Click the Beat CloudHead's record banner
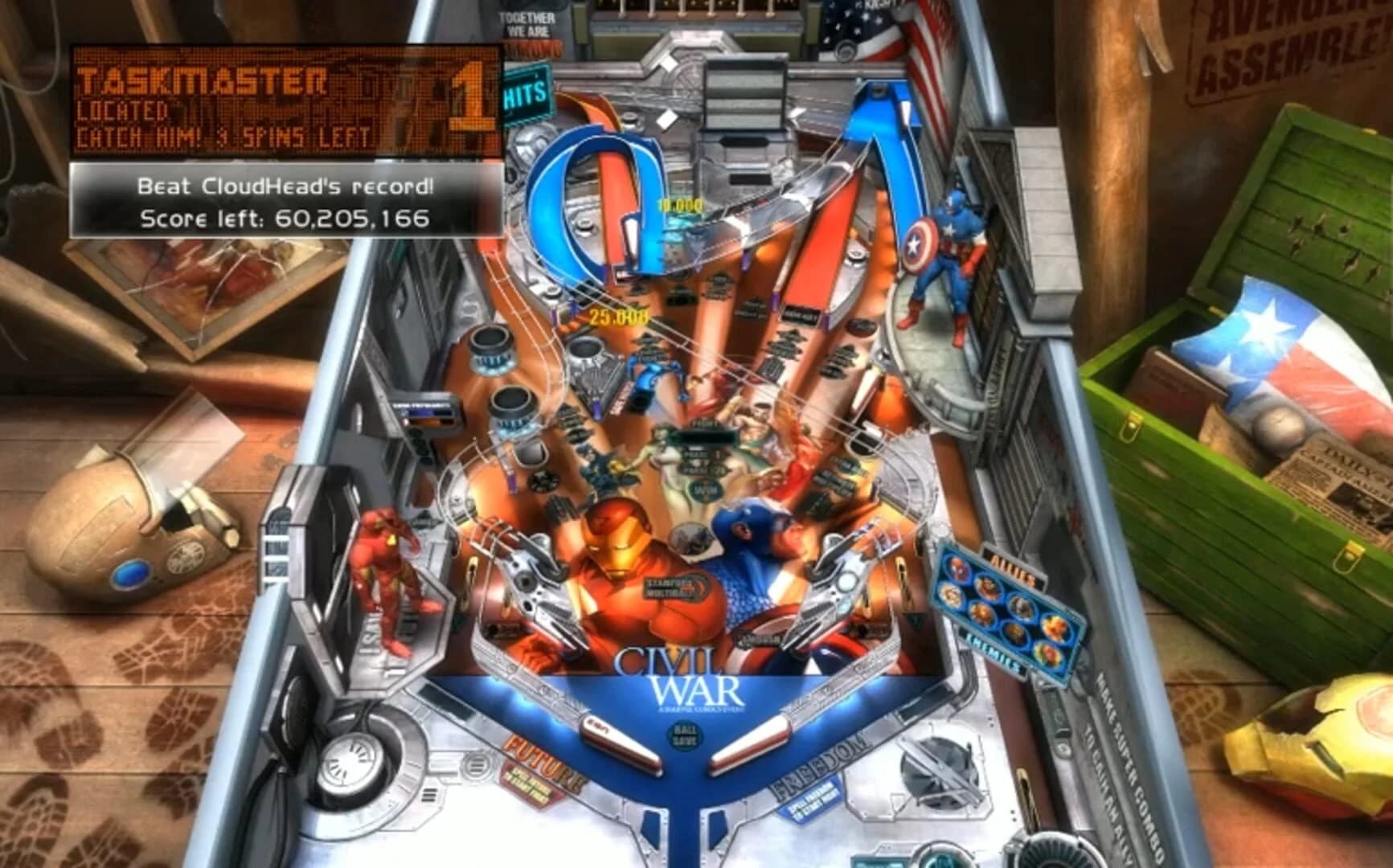This screenshot has height=868, width=1393. (285, 186)
